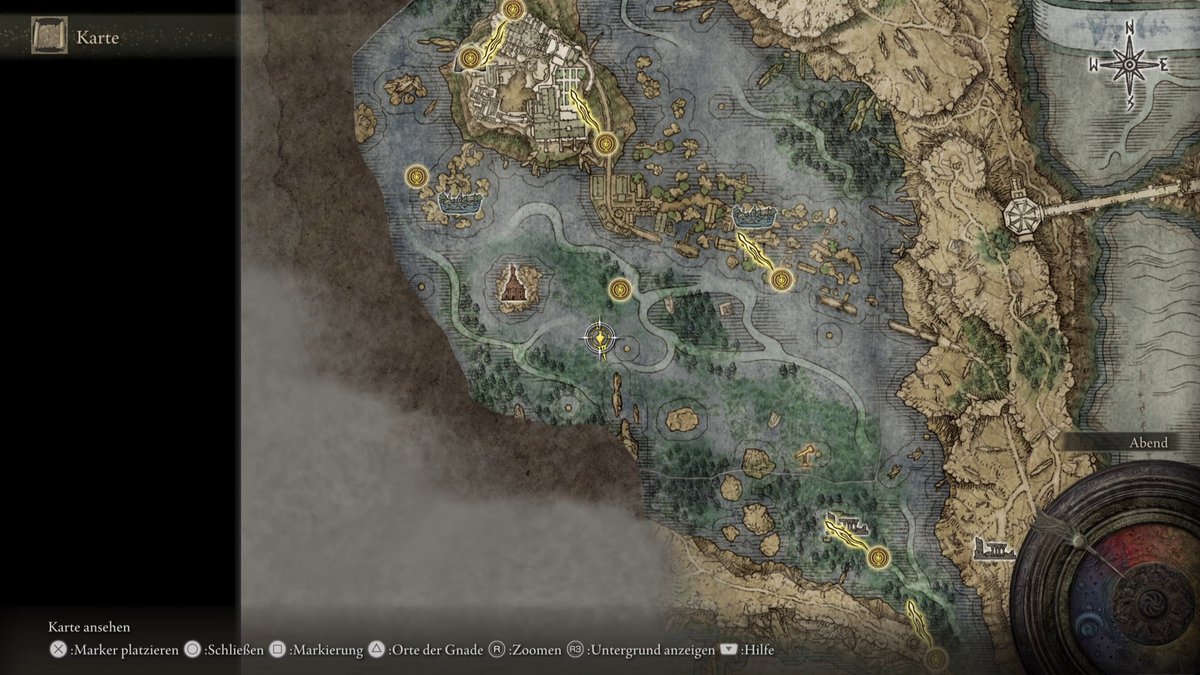The image size is (1200, 675).
Task: Pick the grace marker on the far western lakeshore
Action: (417, 177)
